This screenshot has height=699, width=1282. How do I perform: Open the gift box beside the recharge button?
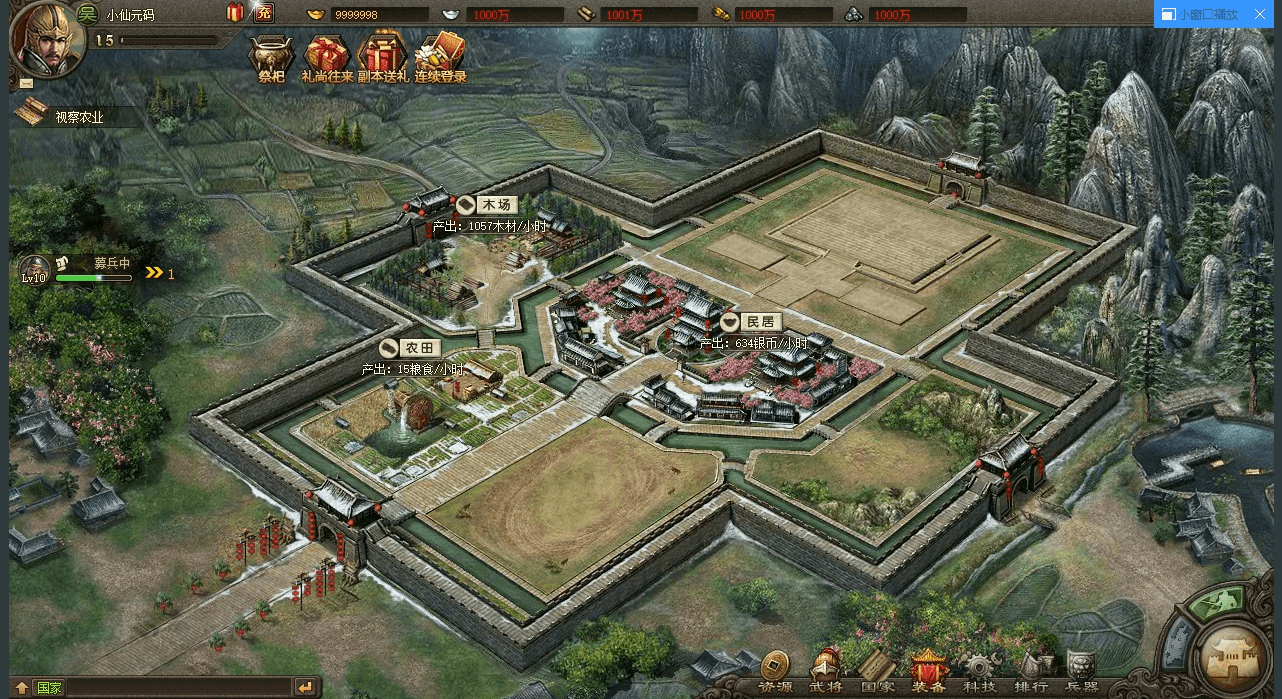(236, 13)
